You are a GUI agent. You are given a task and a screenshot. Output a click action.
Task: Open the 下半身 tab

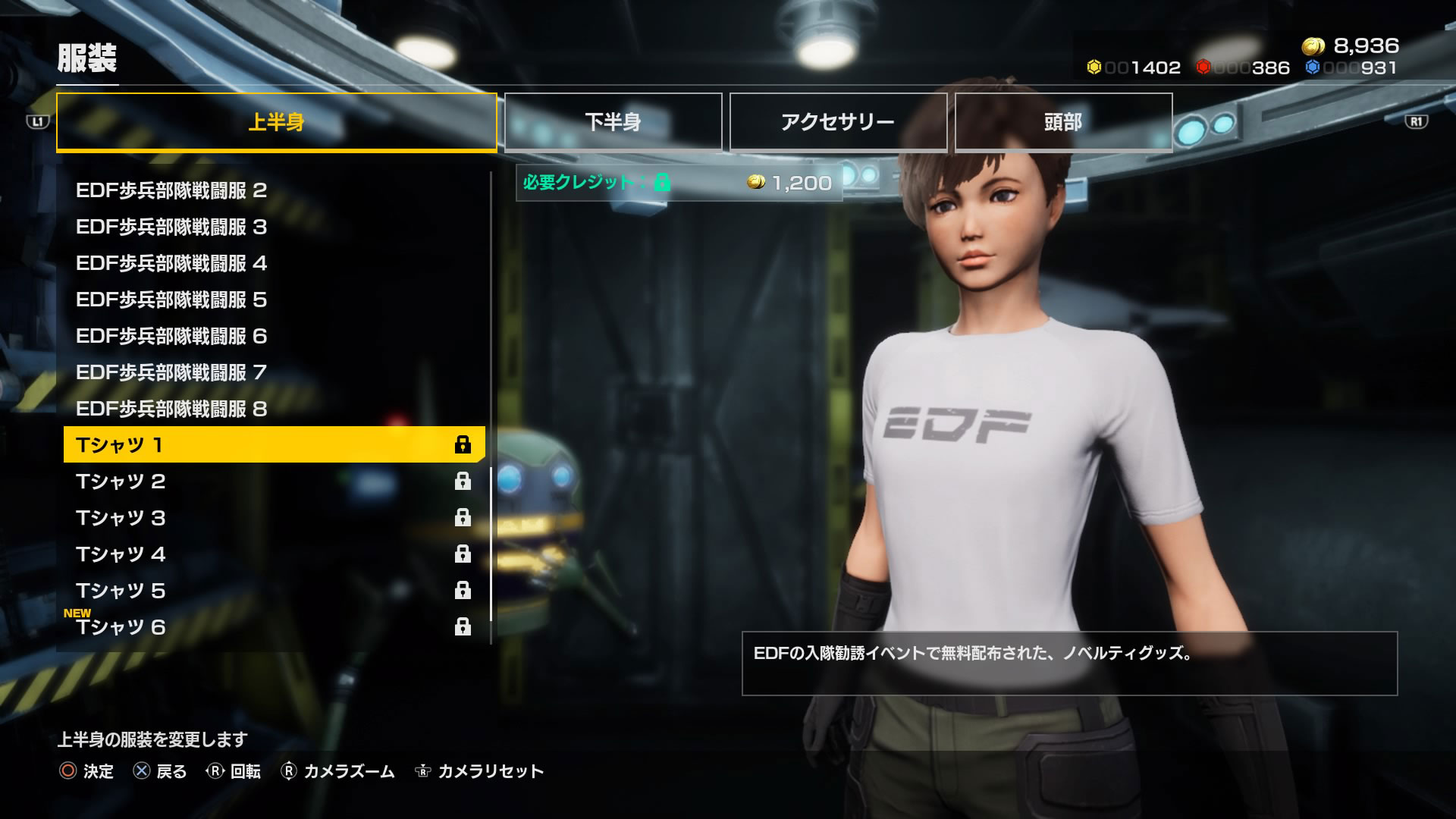point(613,122)
